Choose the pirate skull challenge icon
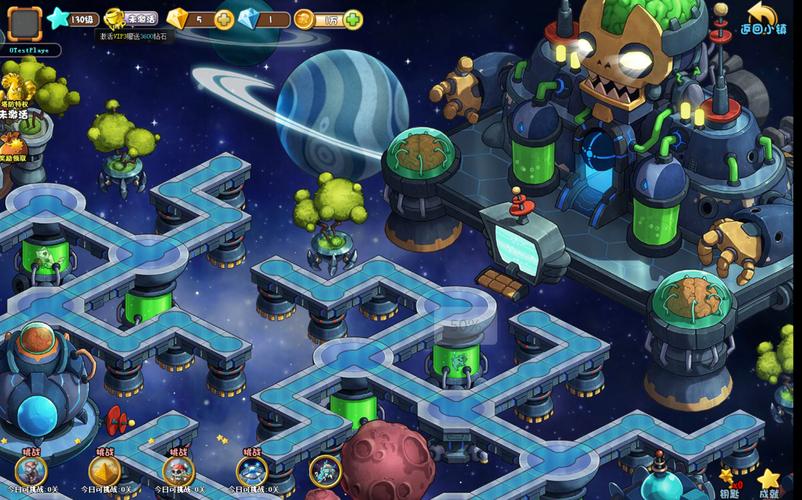Viewport: 802px width, 500px height. (x=178, y=469)
